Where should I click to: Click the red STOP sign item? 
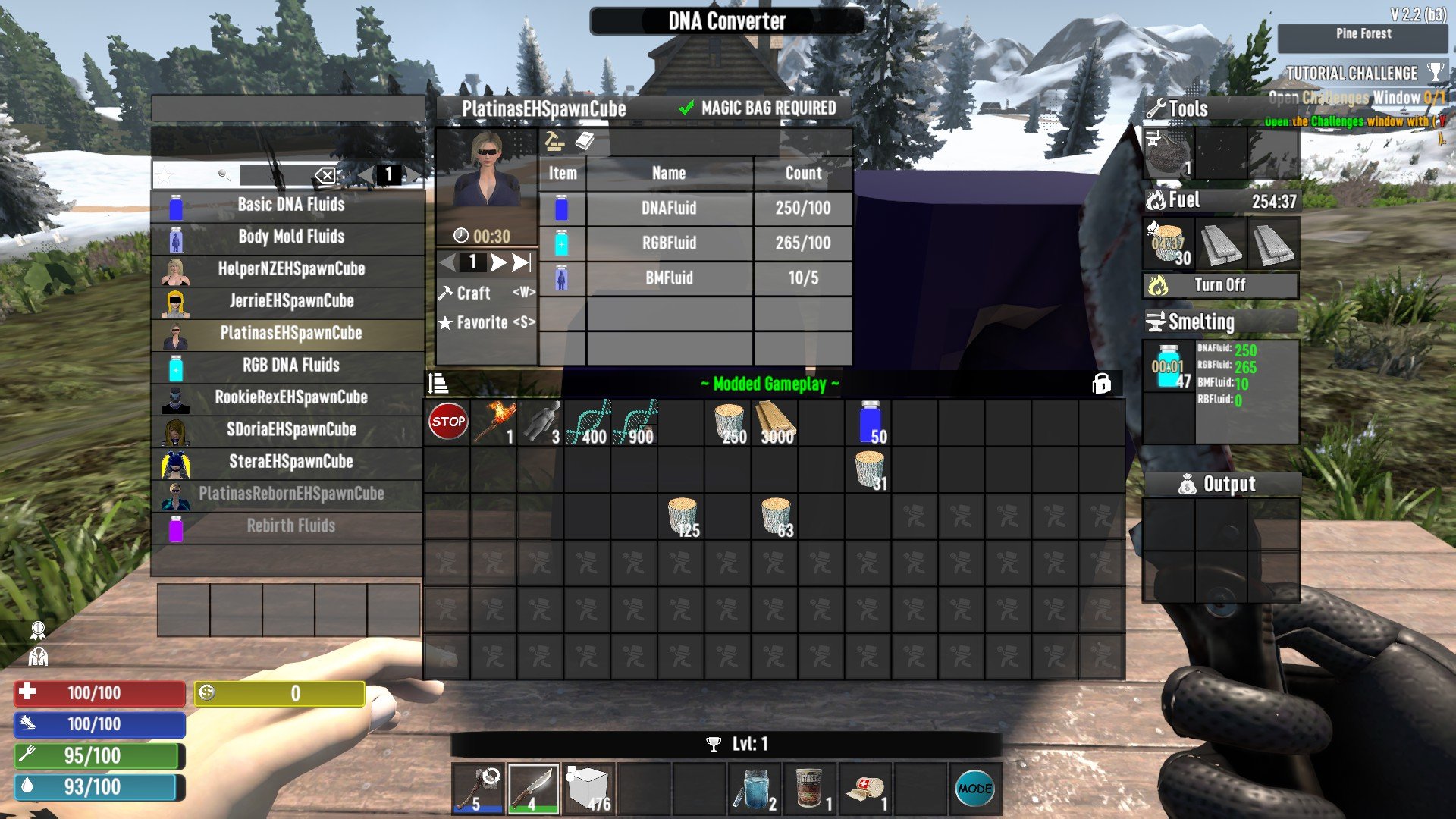pos(447,422)
